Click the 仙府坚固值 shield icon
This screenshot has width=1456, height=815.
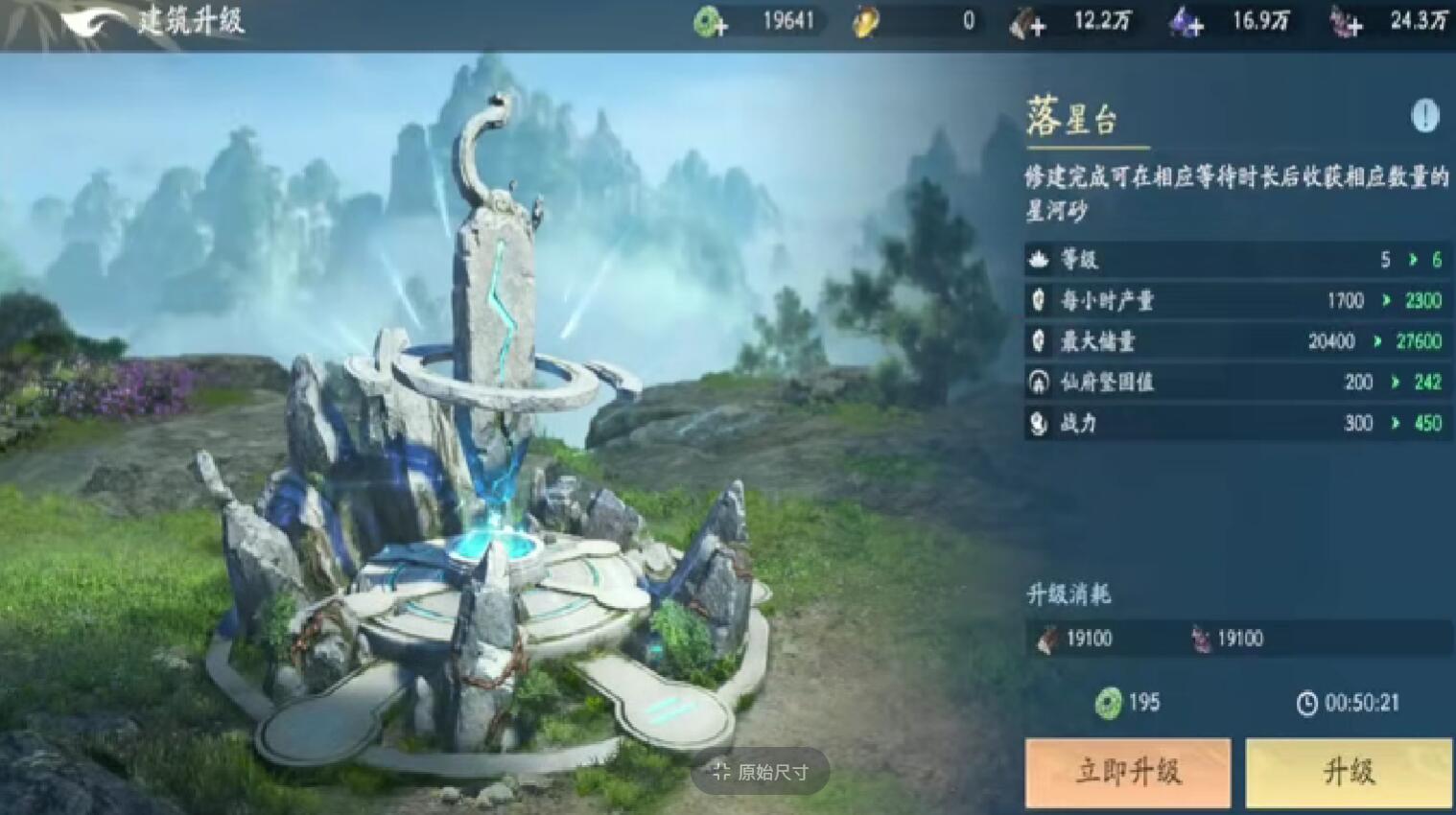point(1039,383)
